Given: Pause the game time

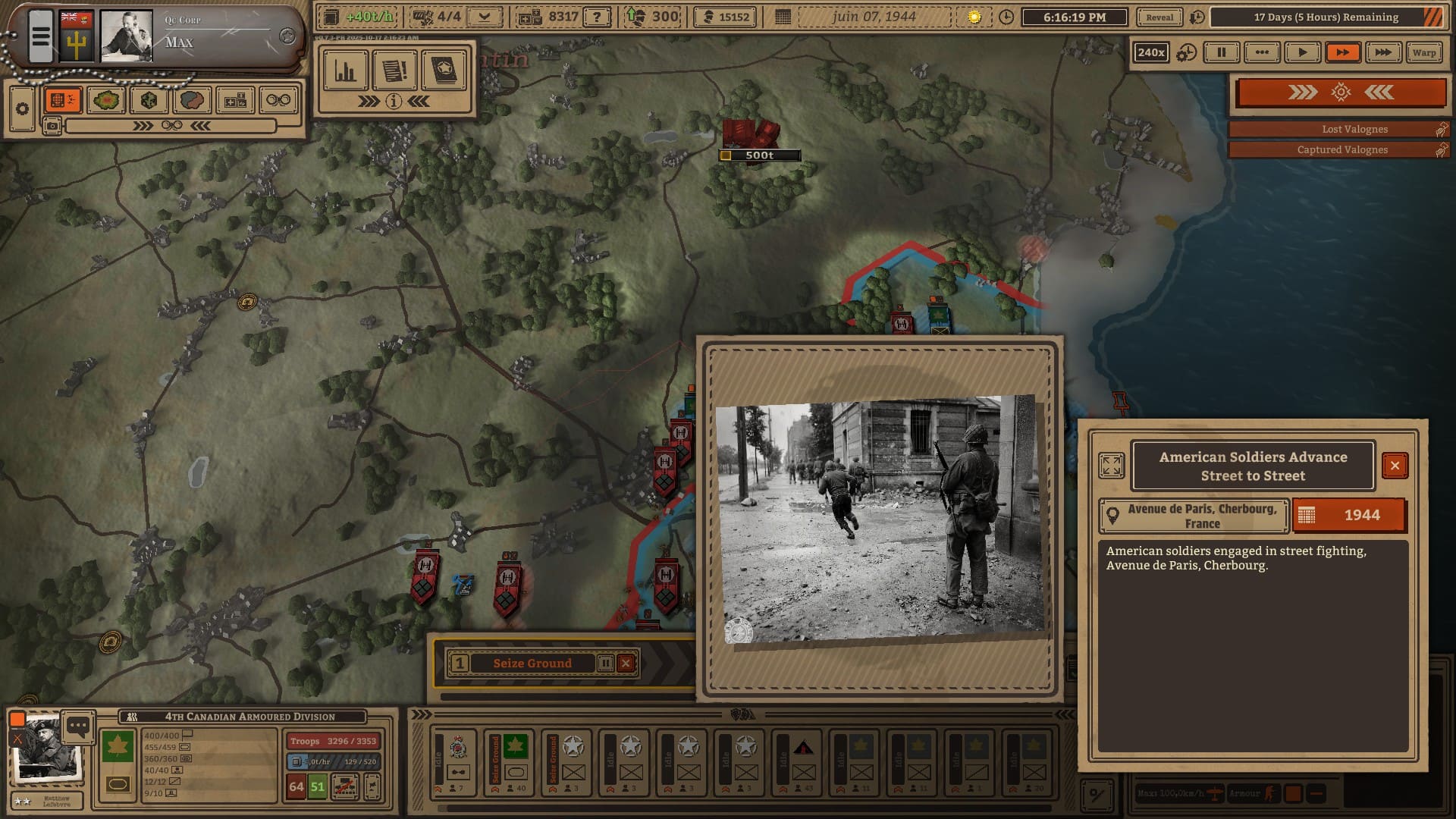Looking at the screenshot, I should (x=1221, y=52).
